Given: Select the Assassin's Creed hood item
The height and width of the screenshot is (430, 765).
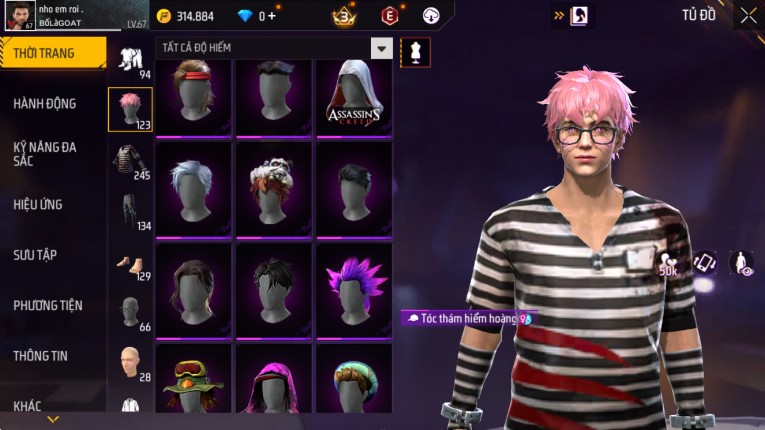Looking at the screenshot, I should (x=354, y=97).
